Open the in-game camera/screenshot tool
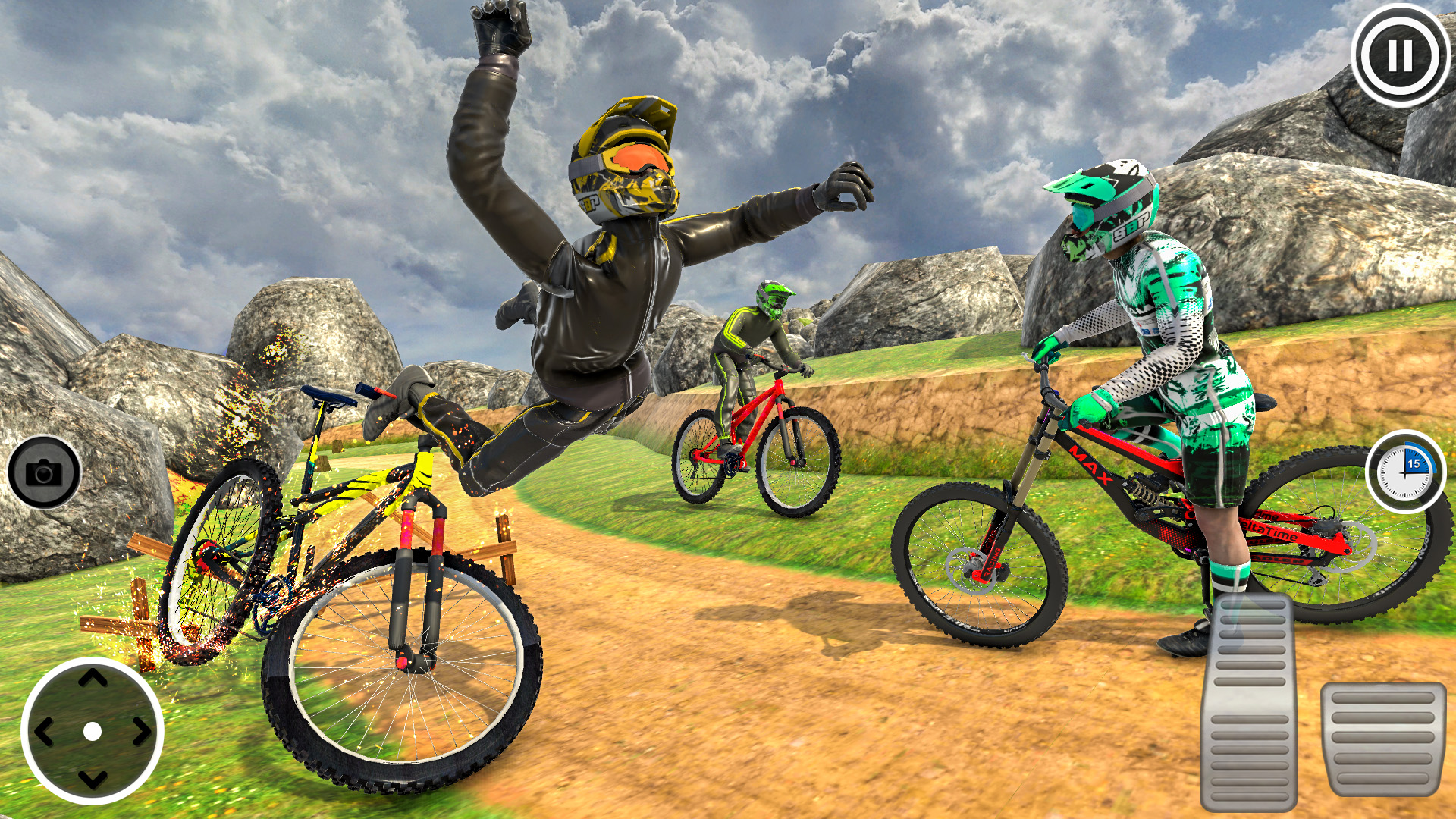 pos(44,472)
